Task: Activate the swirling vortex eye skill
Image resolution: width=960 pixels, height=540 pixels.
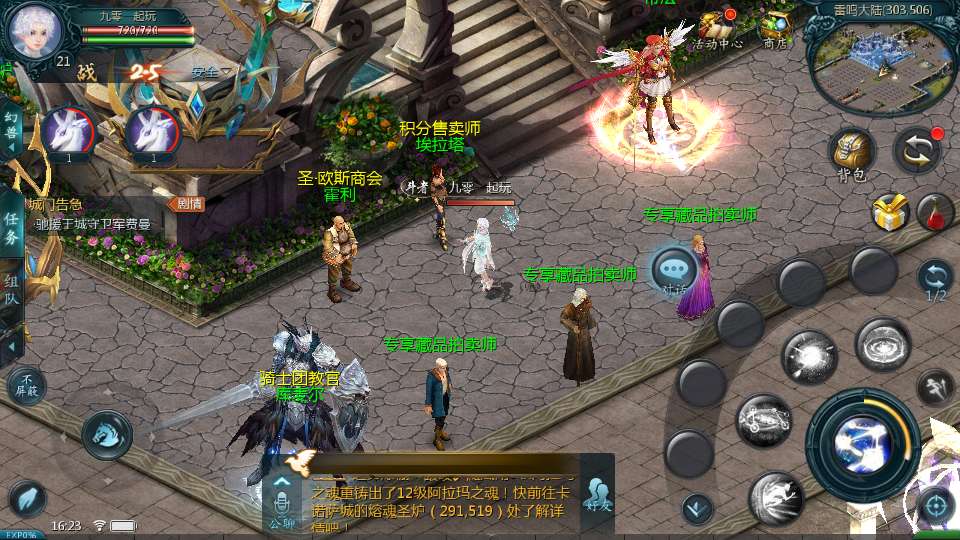Action: 883,344
